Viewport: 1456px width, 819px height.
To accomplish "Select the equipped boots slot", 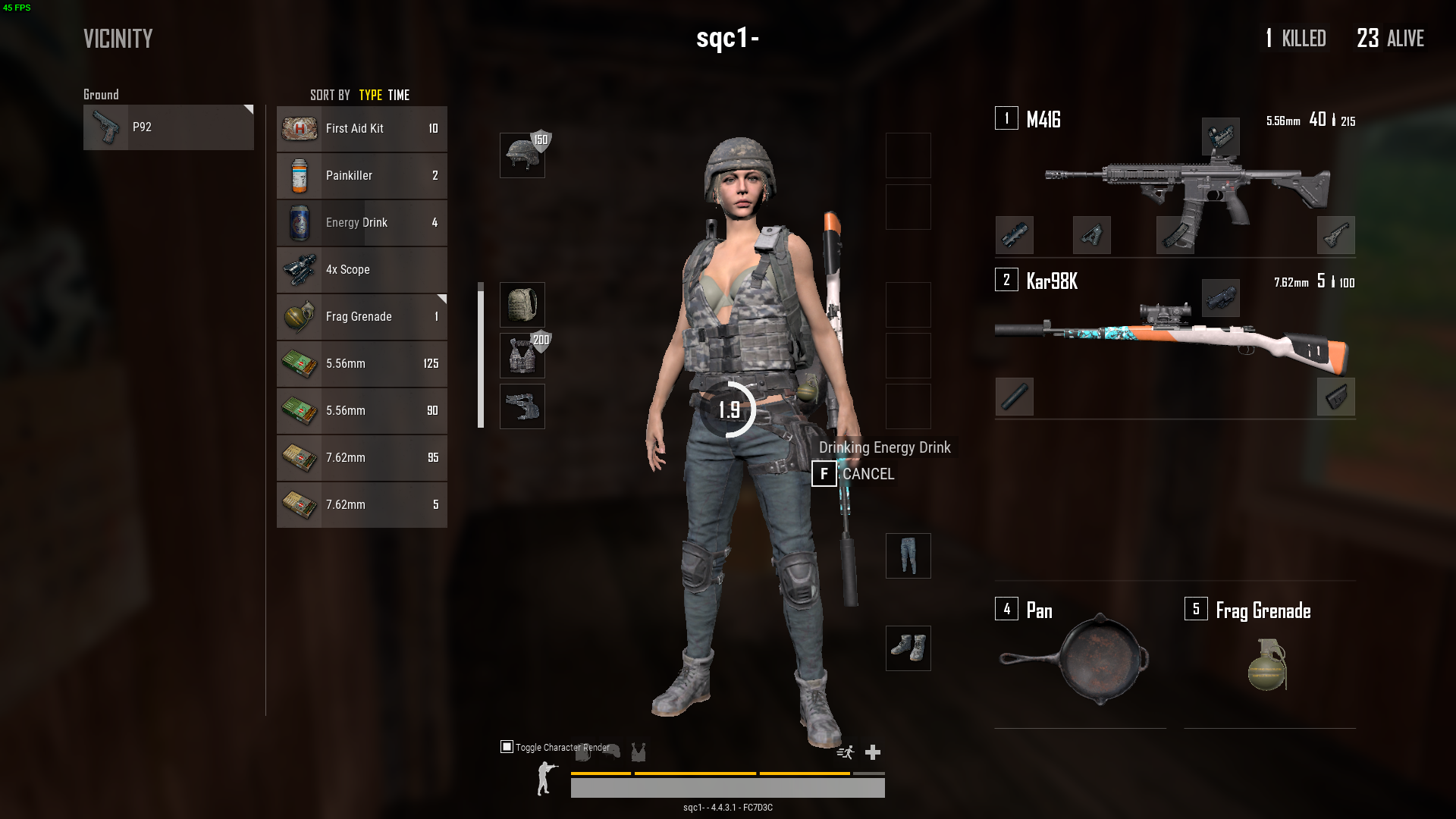I will 908,648.
